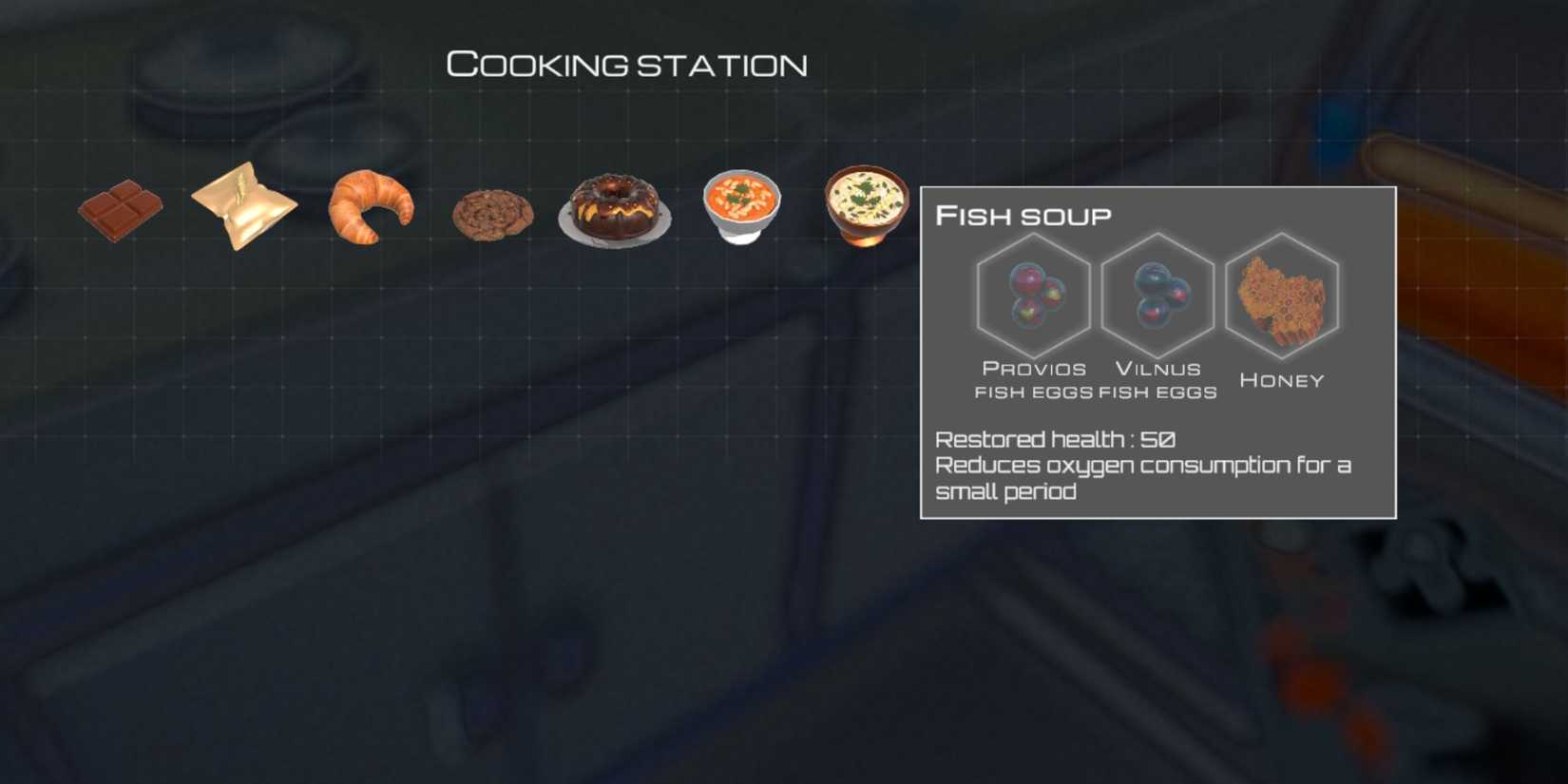Click the Vilnus Fish Eggs label

pos(1157,380)
